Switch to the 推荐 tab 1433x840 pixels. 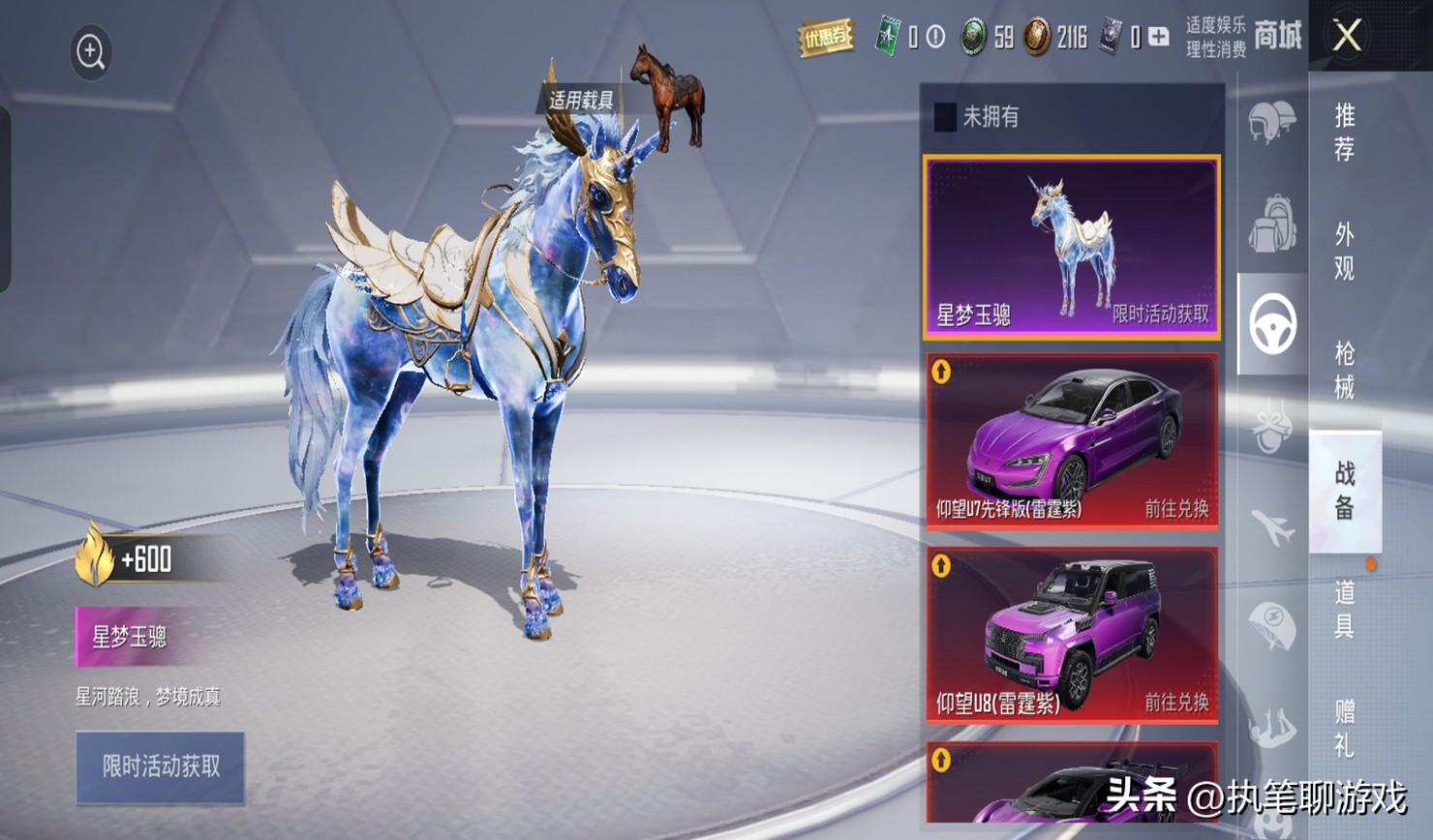[1345, 133]
